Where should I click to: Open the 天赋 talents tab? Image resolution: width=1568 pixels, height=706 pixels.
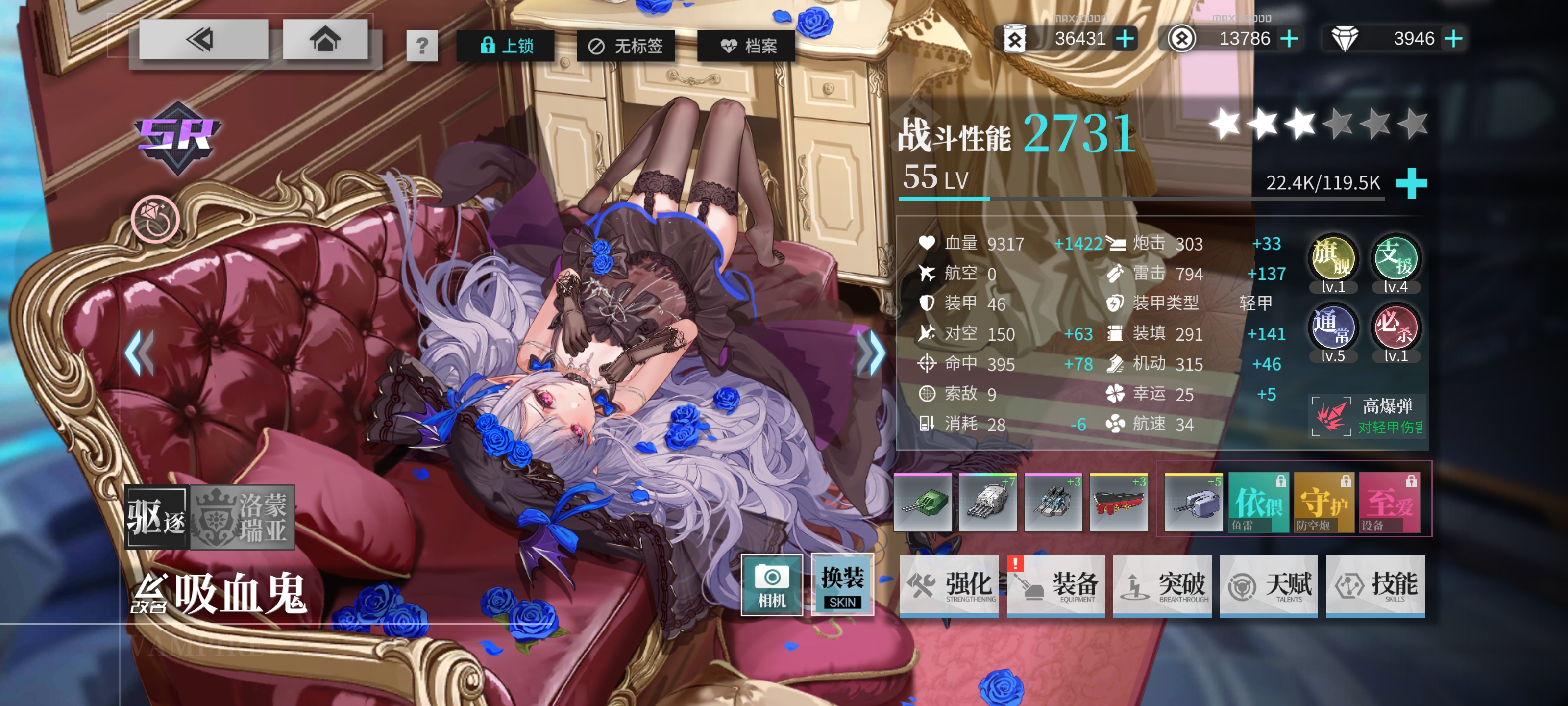(x=1269, y=586)
